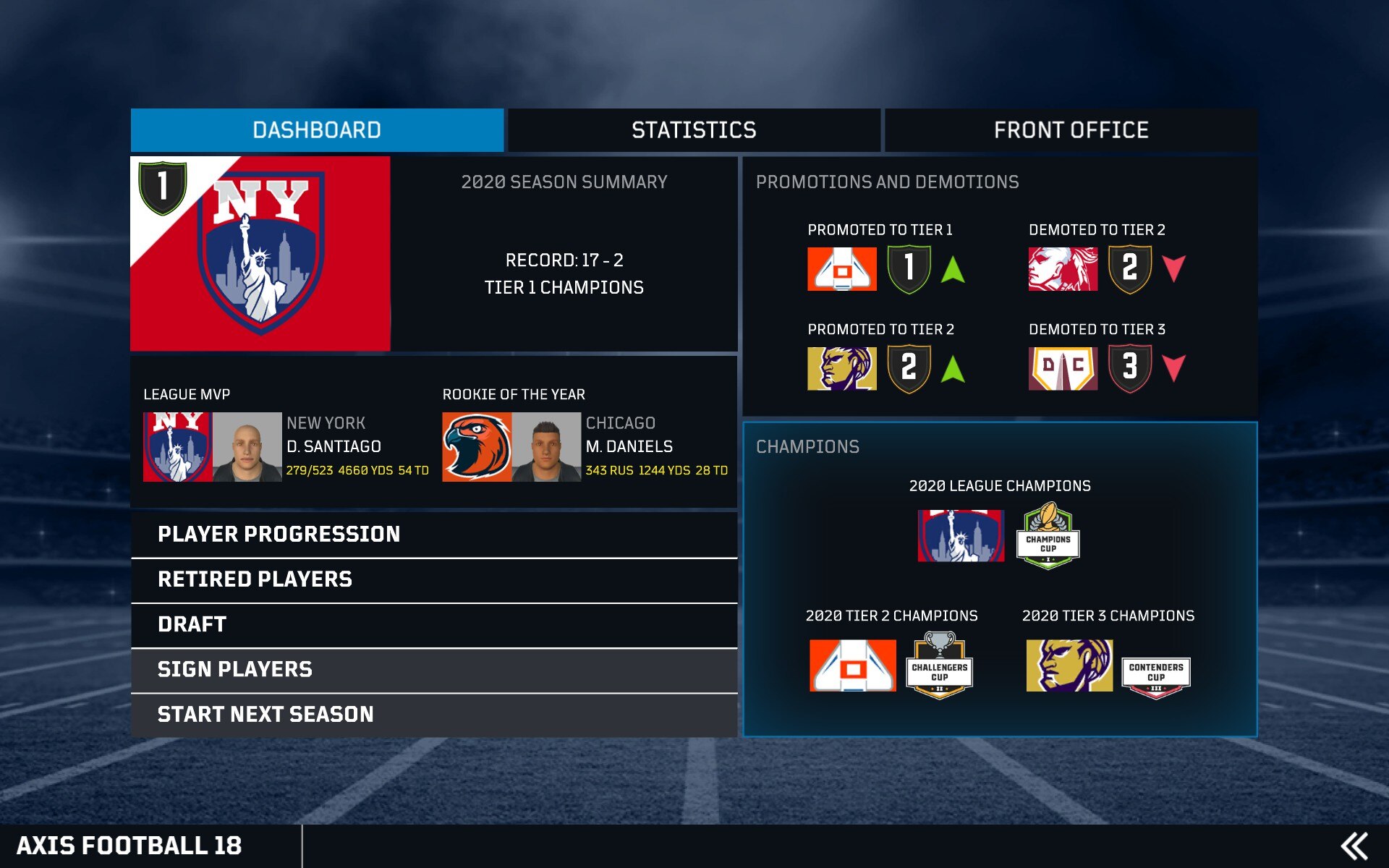Select the Draft menu option
Screen dimensions: 1389x868
pos(434,625)
